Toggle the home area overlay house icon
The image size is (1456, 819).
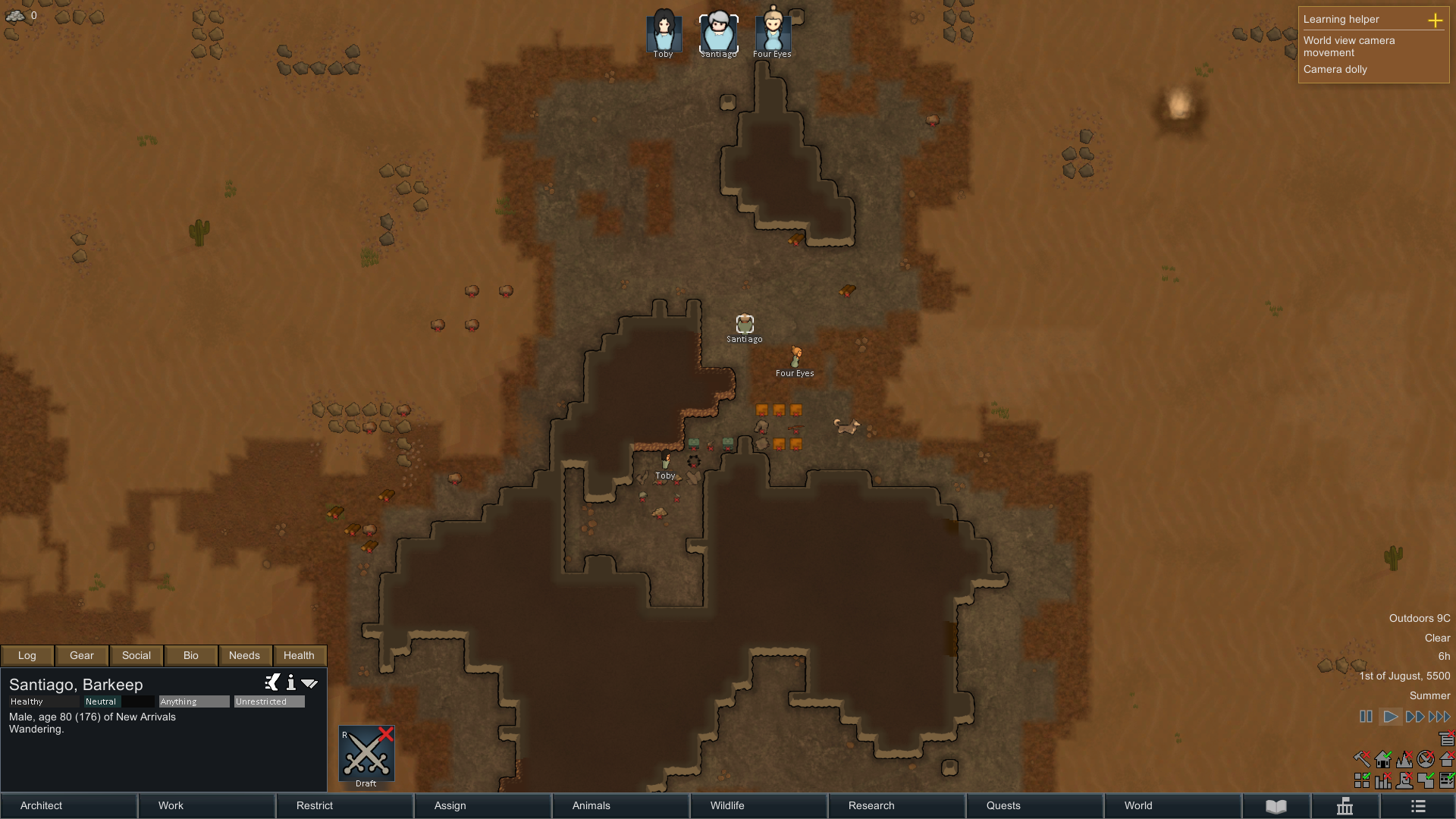1382,759
